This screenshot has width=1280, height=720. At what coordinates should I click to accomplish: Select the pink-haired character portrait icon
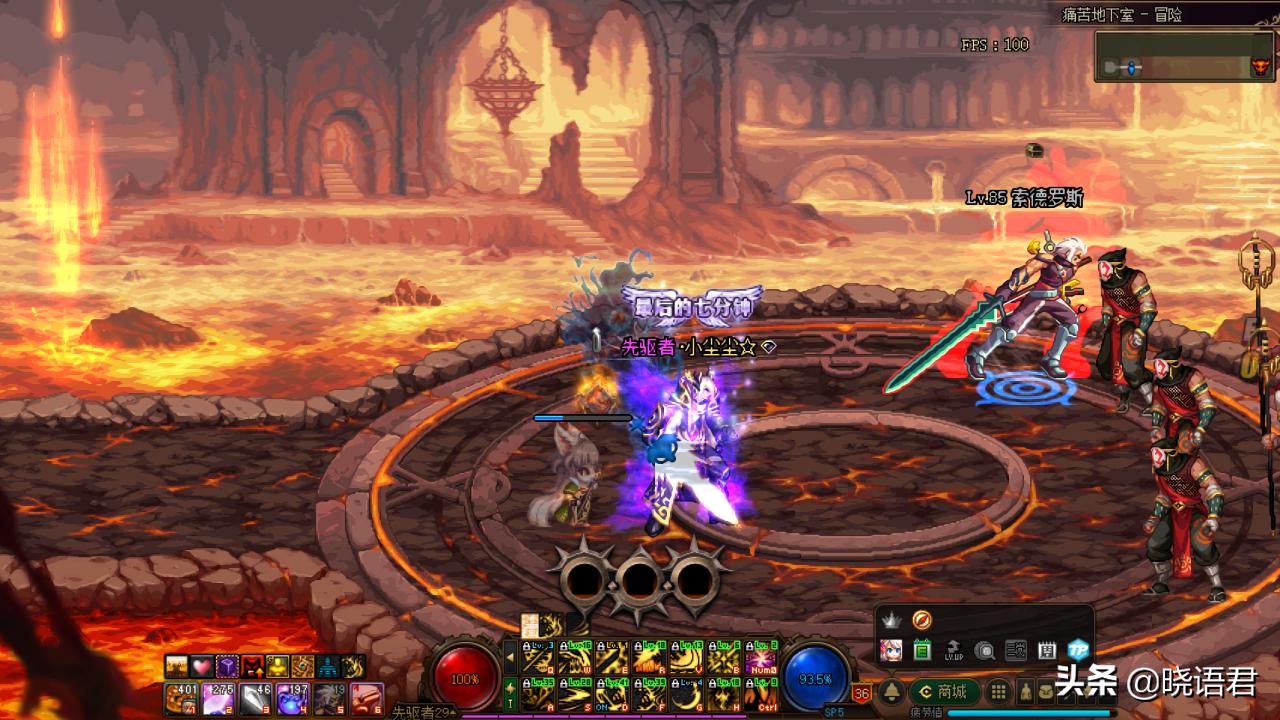click(891, 650)
